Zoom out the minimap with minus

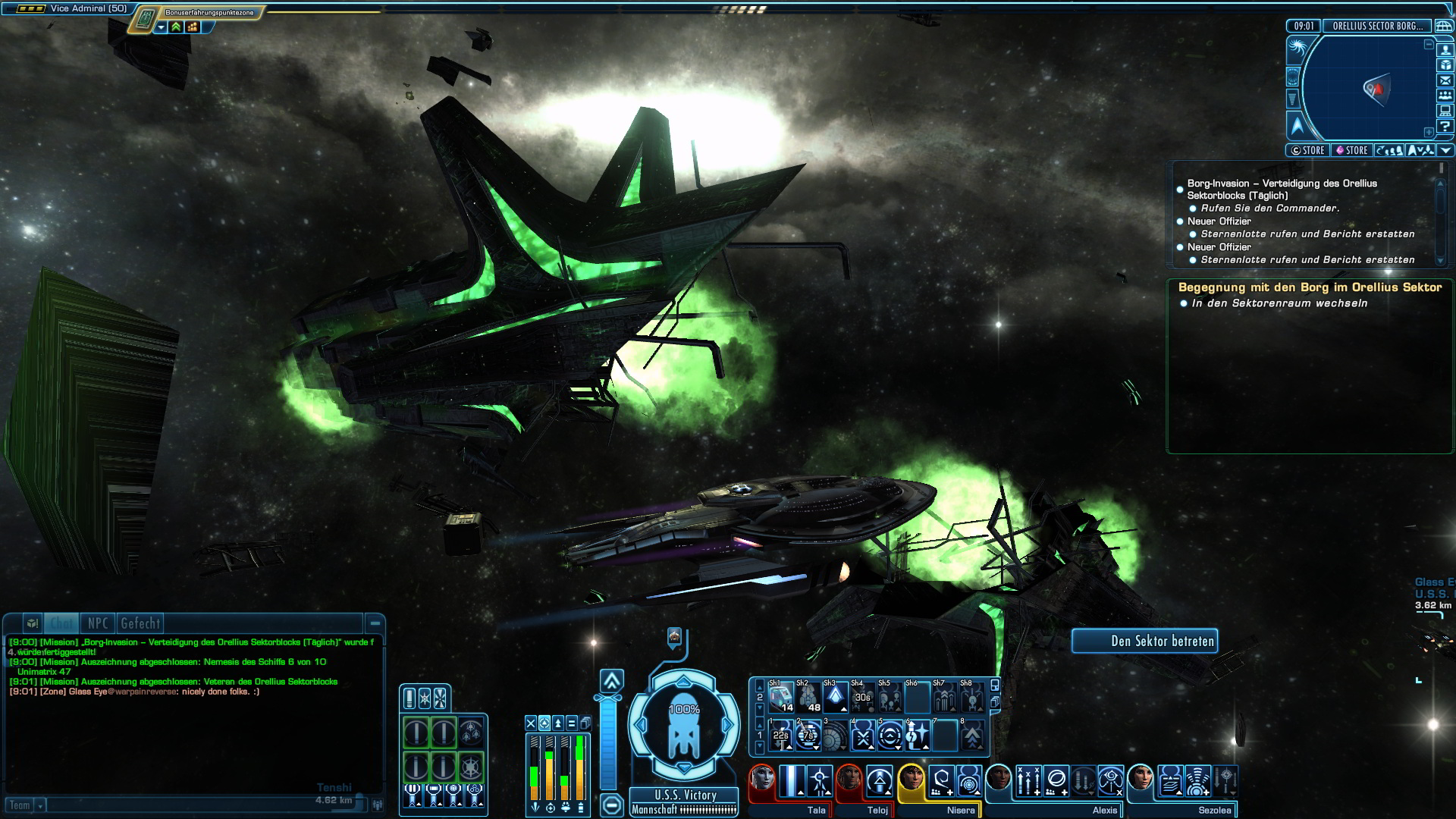[1429, 44]
